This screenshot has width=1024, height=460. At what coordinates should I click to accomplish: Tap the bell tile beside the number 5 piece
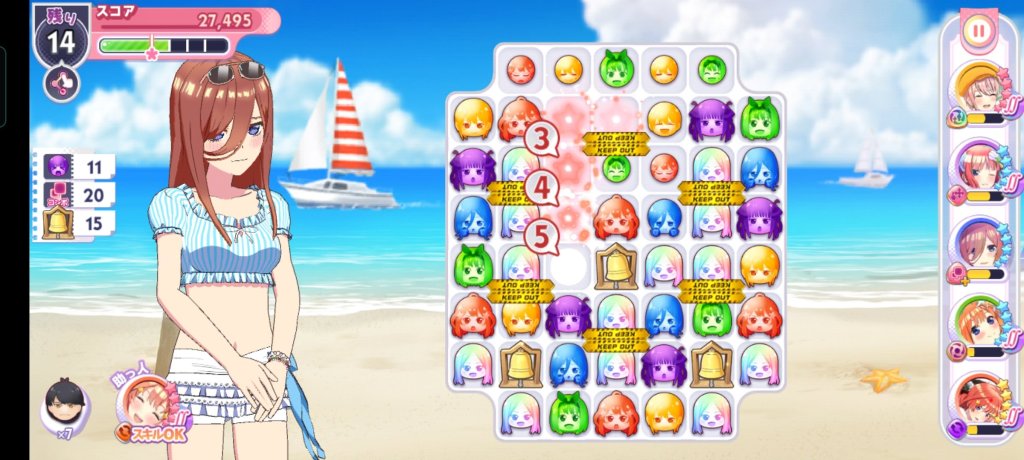(616, 267)
